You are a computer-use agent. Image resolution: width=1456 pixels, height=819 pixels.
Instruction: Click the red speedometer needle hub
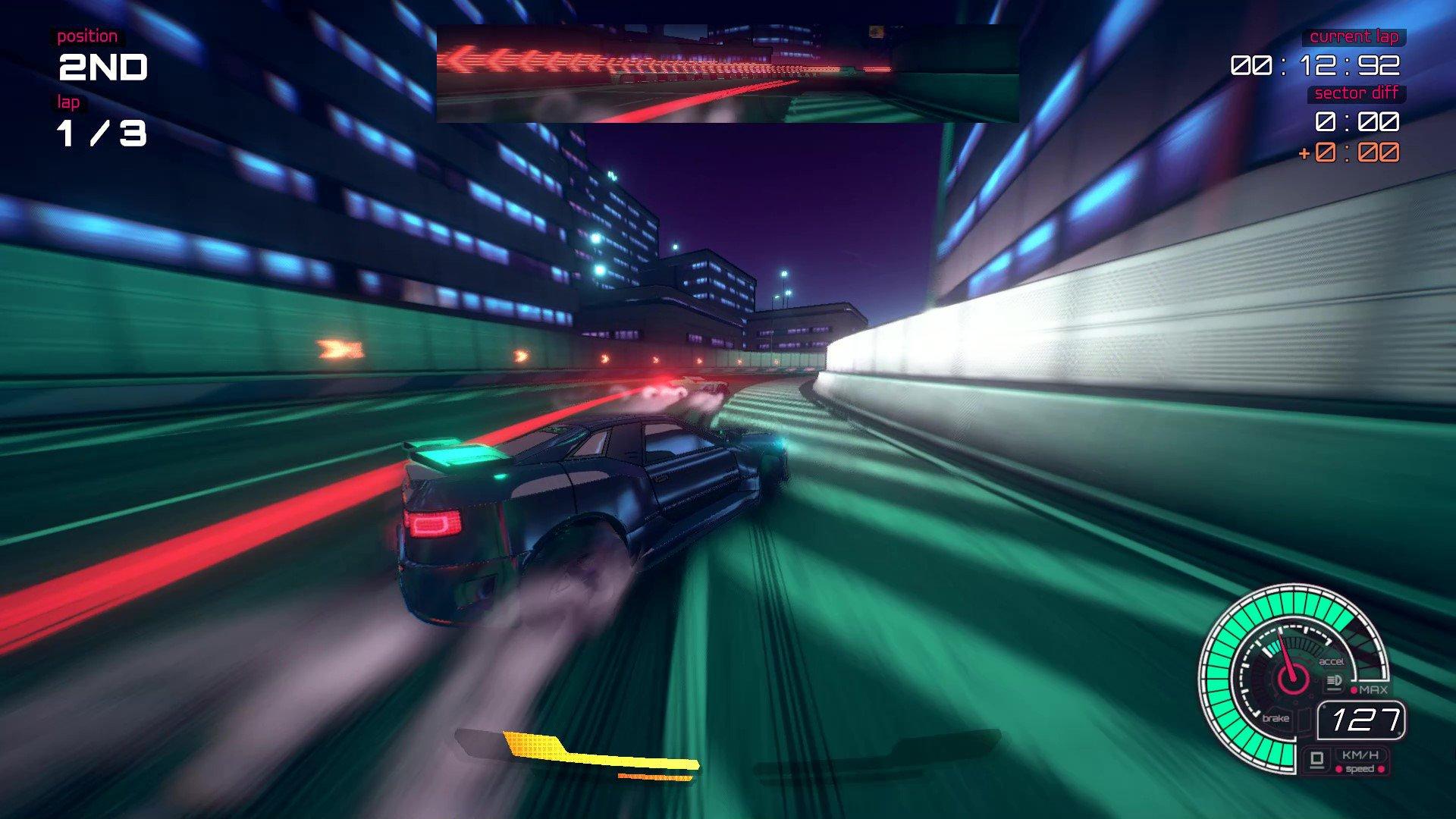coord(1294,680)
